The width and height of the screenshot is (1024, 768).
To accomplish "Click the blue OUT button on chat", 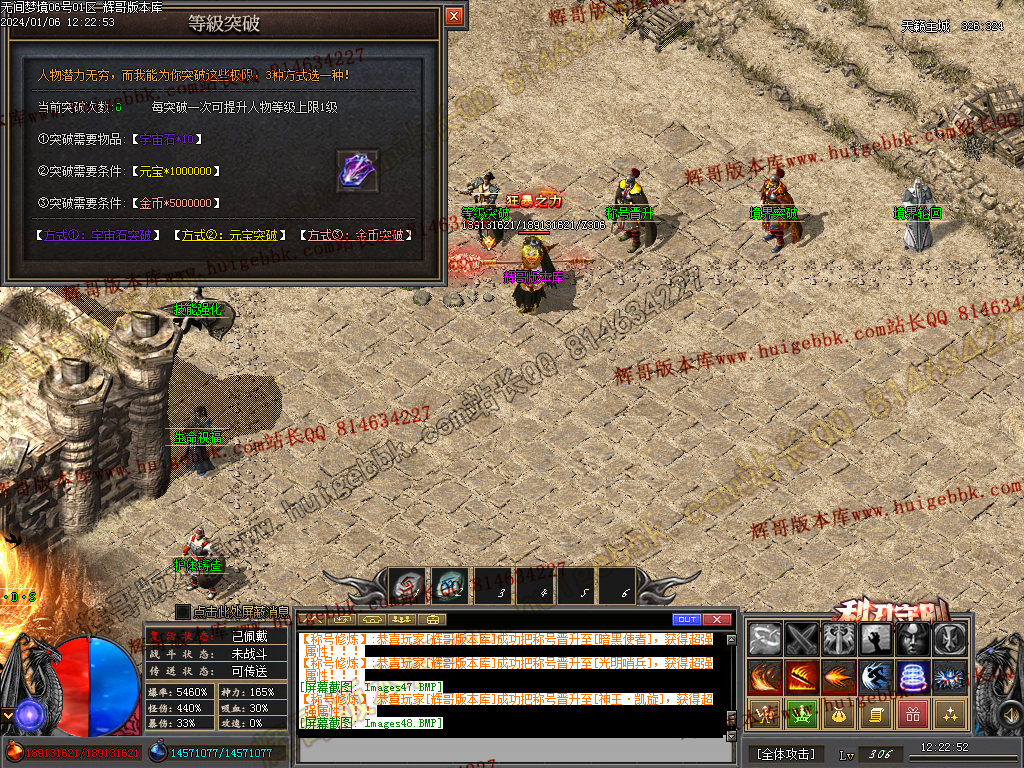I will pyautogui.click(x=686, y=619).
